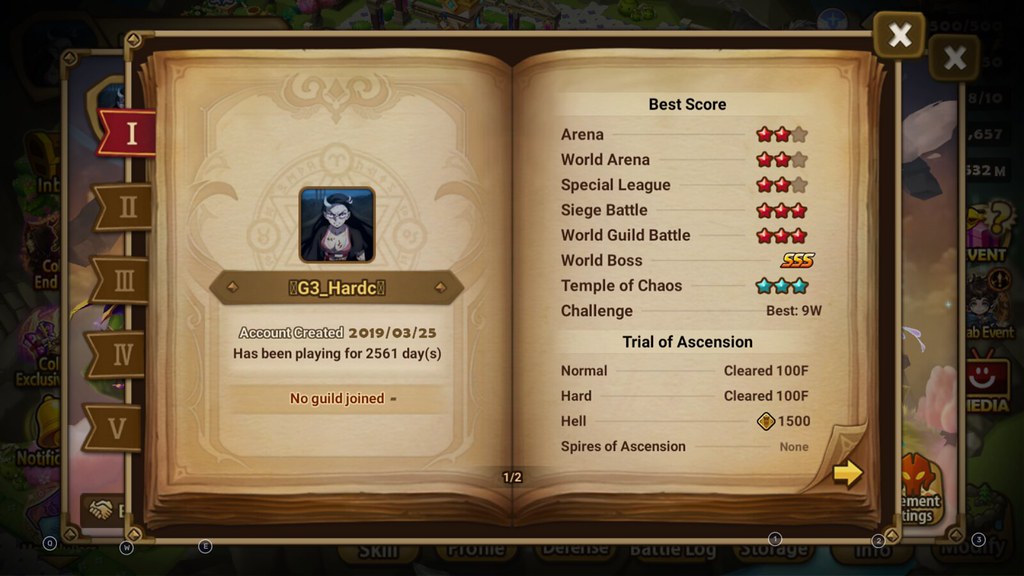Viewport: 1024px width, 576px height.
Task: Close the profile book window
Action: [899, 36]
